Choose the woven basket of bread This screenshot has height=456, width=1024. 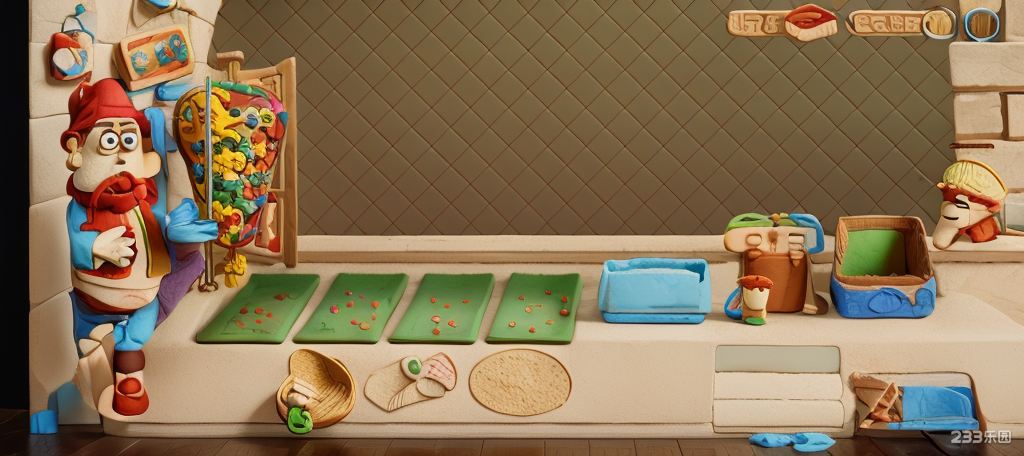point(316,386)
